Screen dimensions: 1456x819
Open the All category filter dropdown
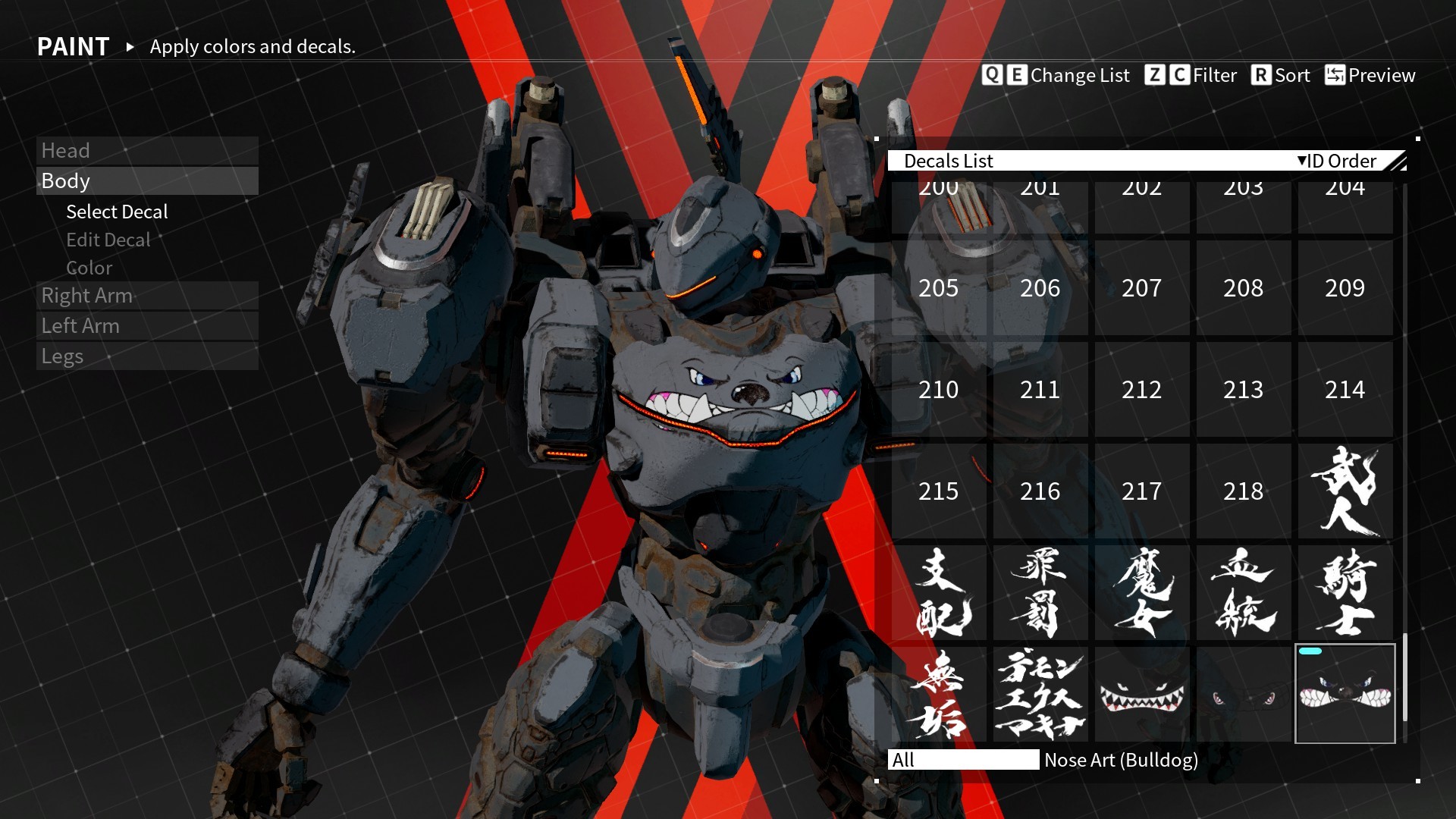[x=964, y=760]
